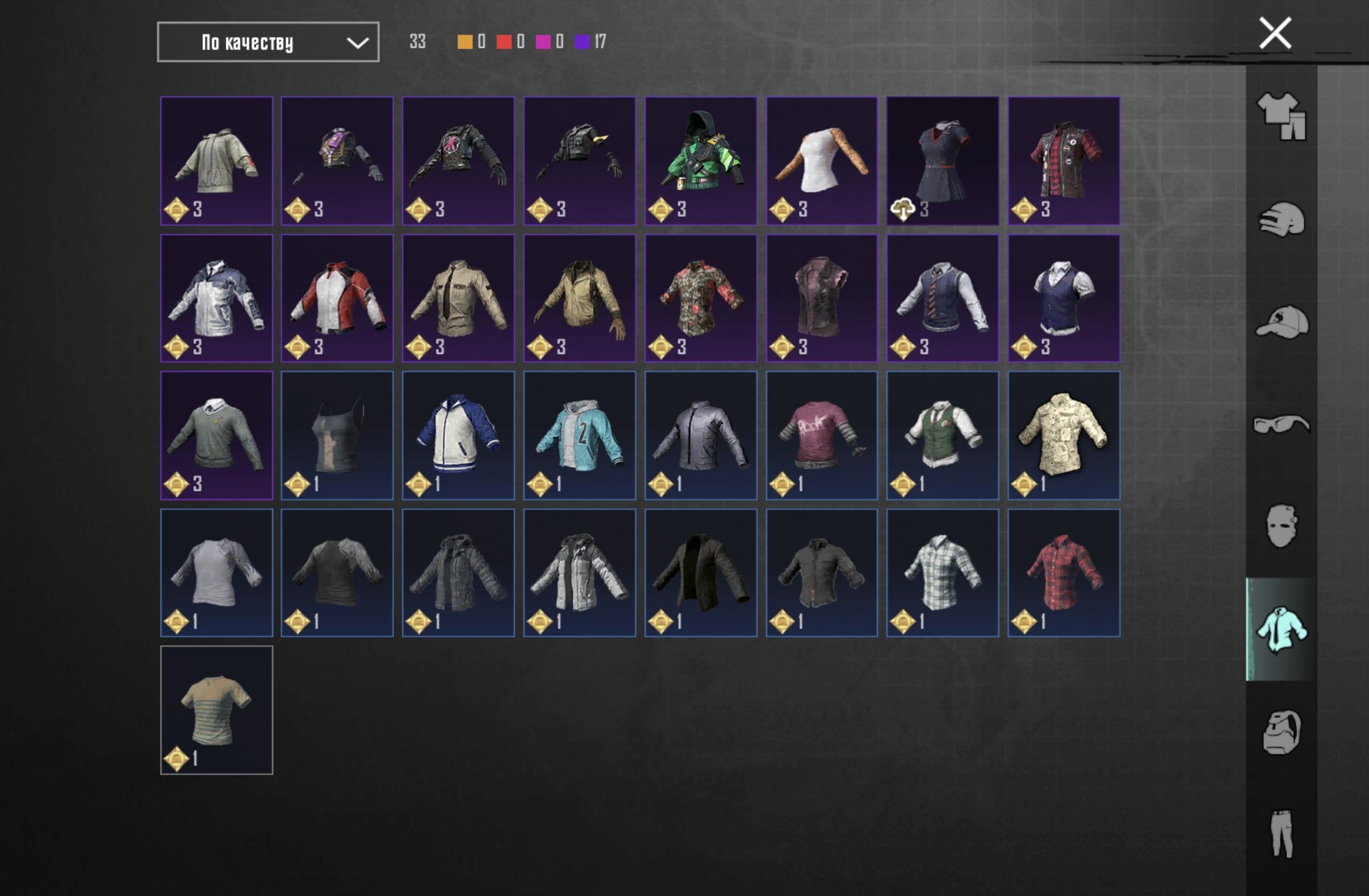Open the helmet category tab

pos(1281,220)
